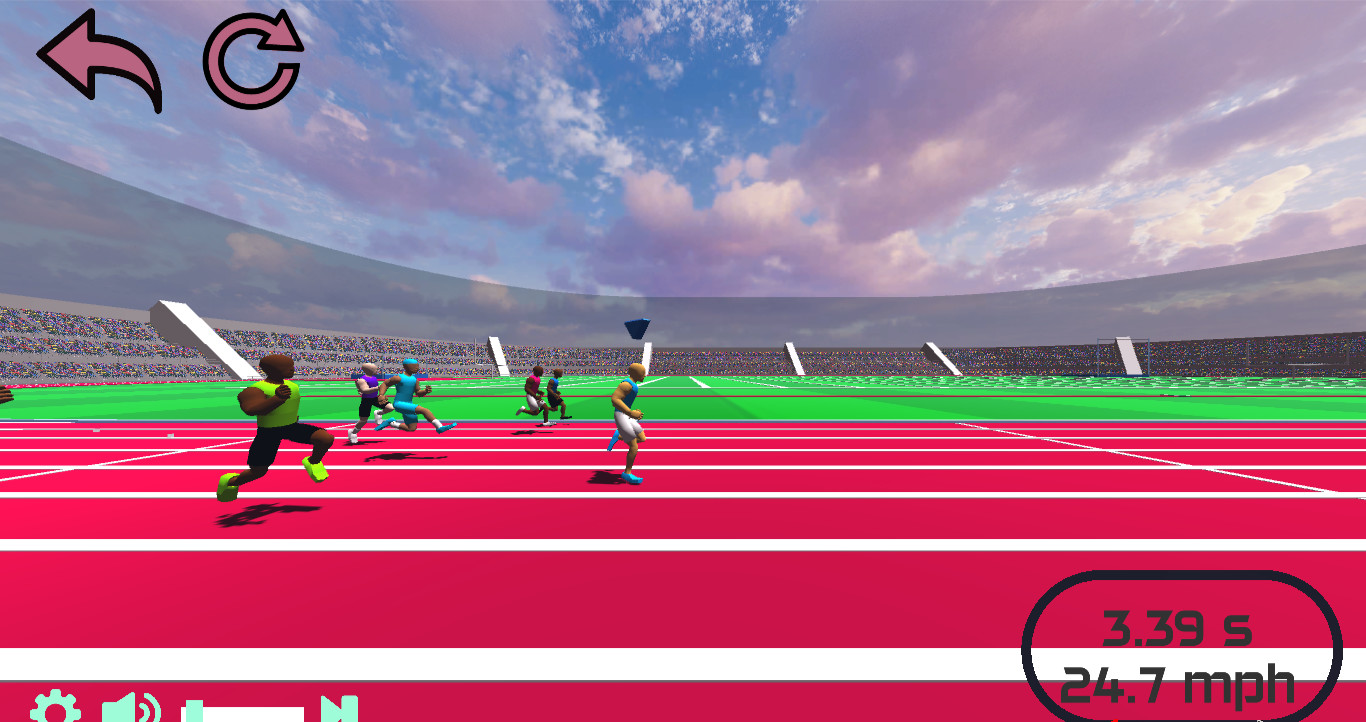The width and height of the screenshot is (1366, 722).
Task: Tap the speaker icon to toggle audio
Action: (134, 708)
